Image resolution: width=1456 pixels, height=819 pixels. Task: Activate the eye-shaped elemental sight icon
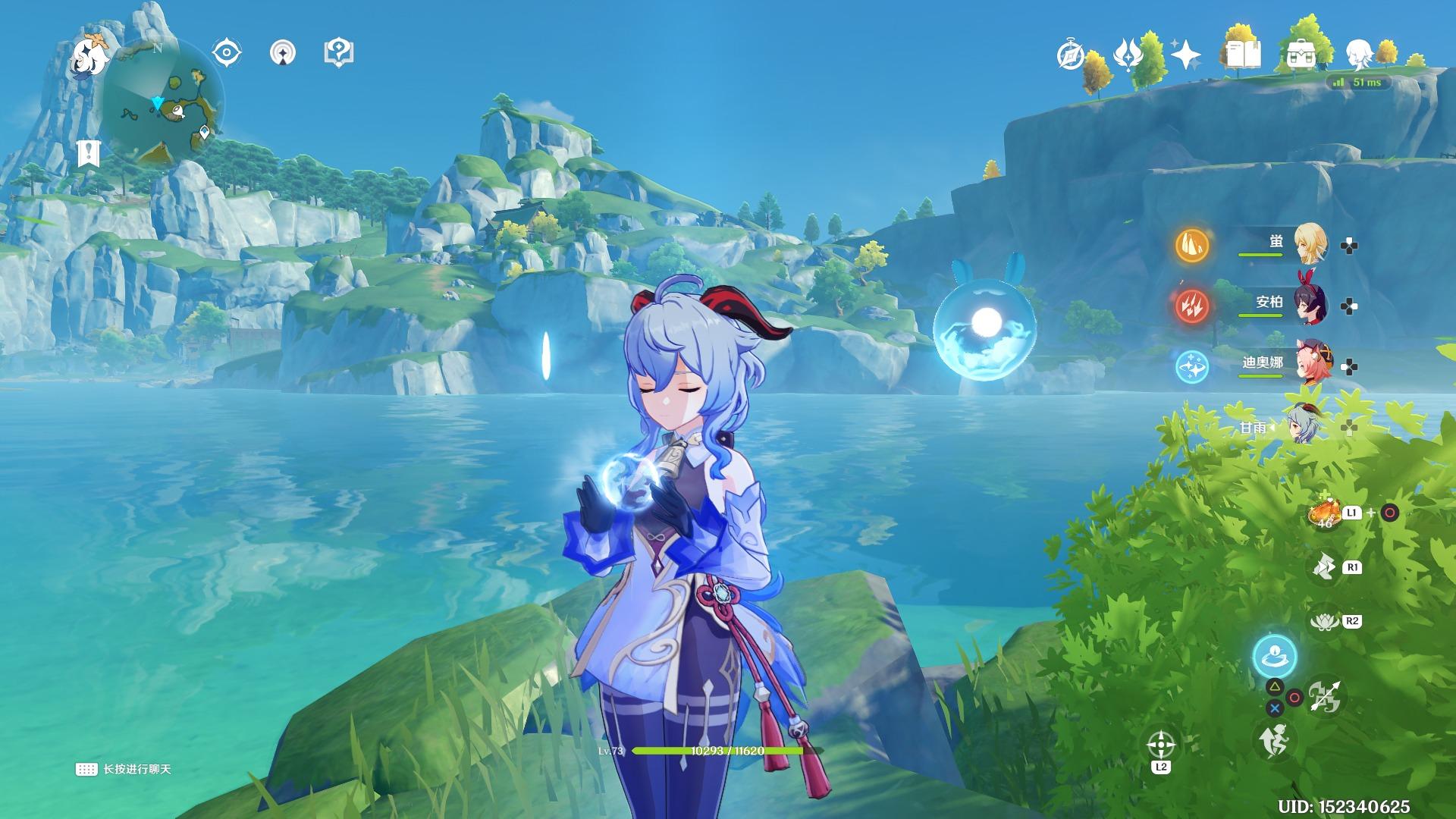pyautogui.click(x=226, y=53)
